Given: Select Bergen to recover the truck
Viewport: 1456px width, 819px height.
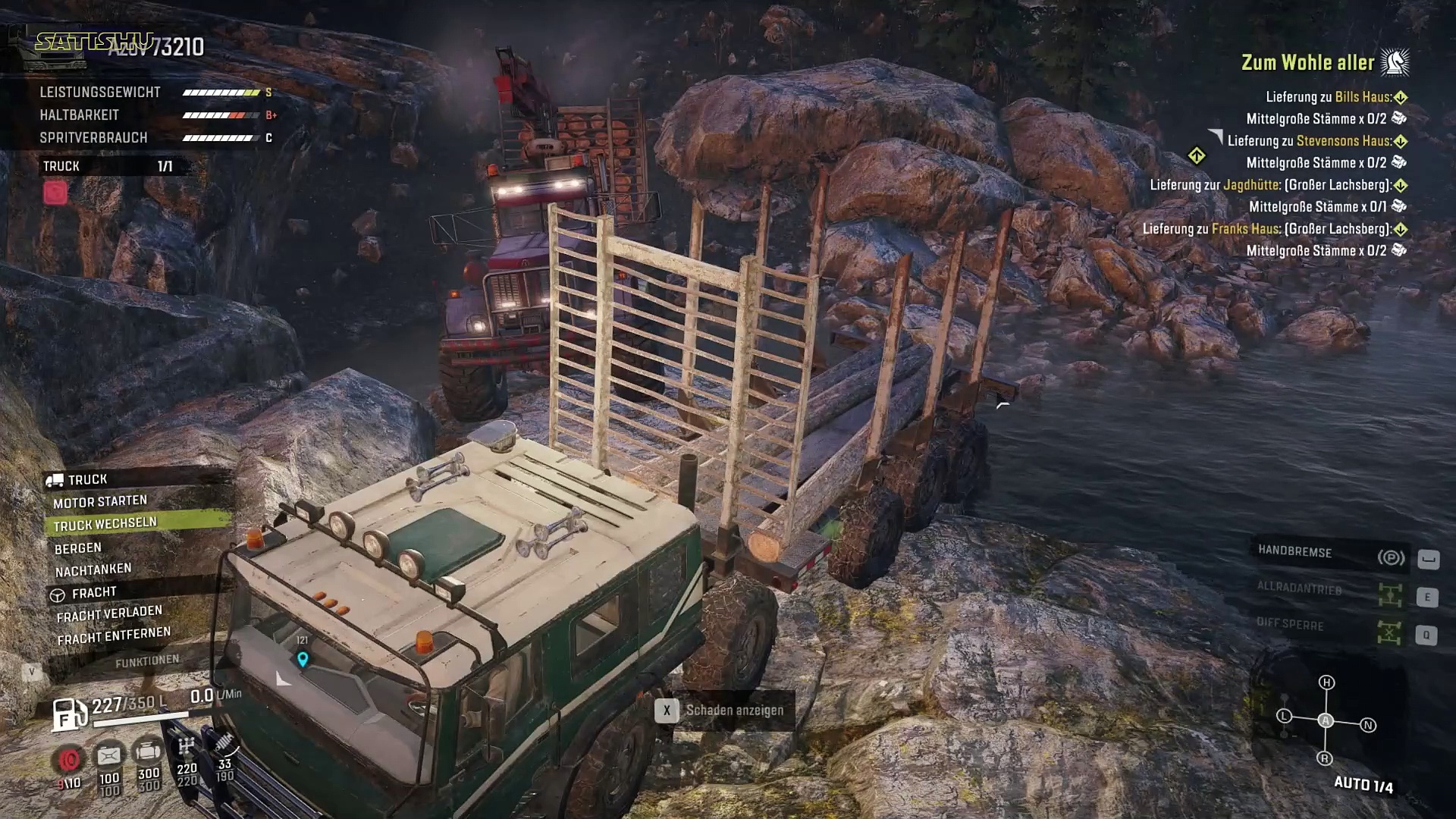Looking at the screenshot, I should 78,548.
